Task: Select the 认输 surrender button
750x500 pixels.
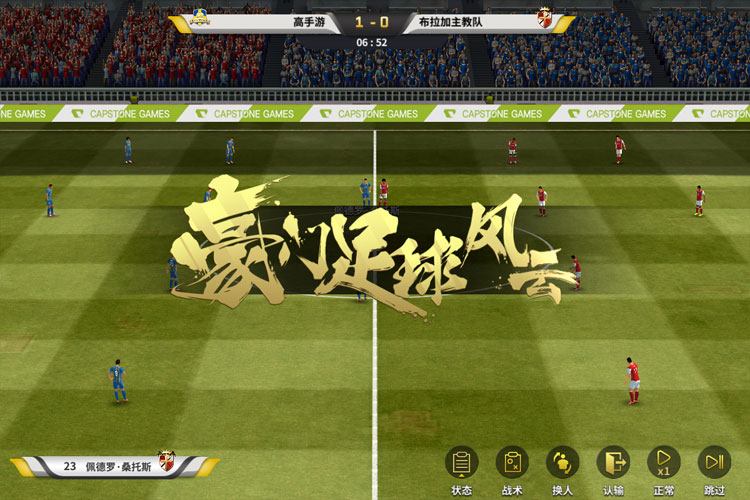Action: pyautogui.click(x=613, y=463)
